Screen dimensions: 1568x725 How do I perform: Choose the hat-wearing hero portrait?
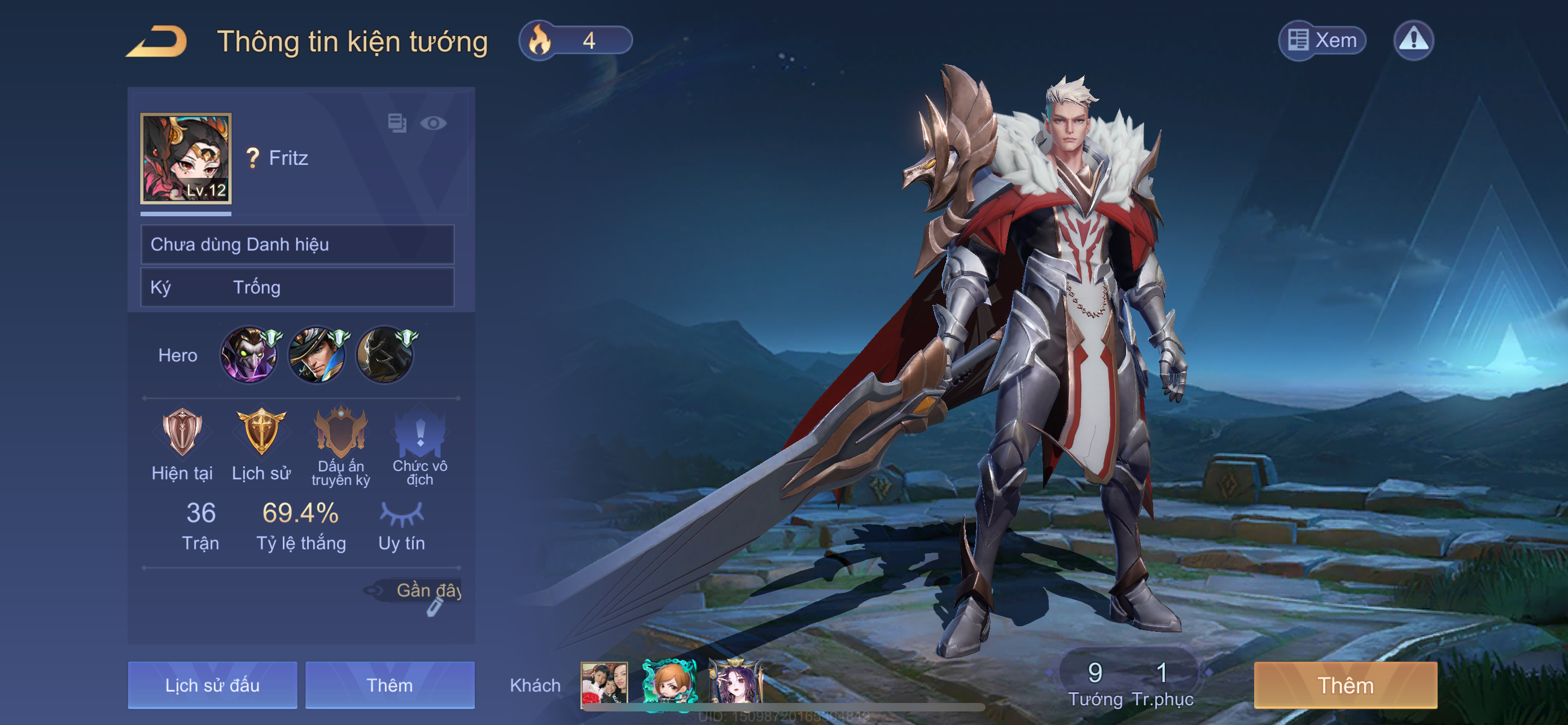click(x=317, y=355)
